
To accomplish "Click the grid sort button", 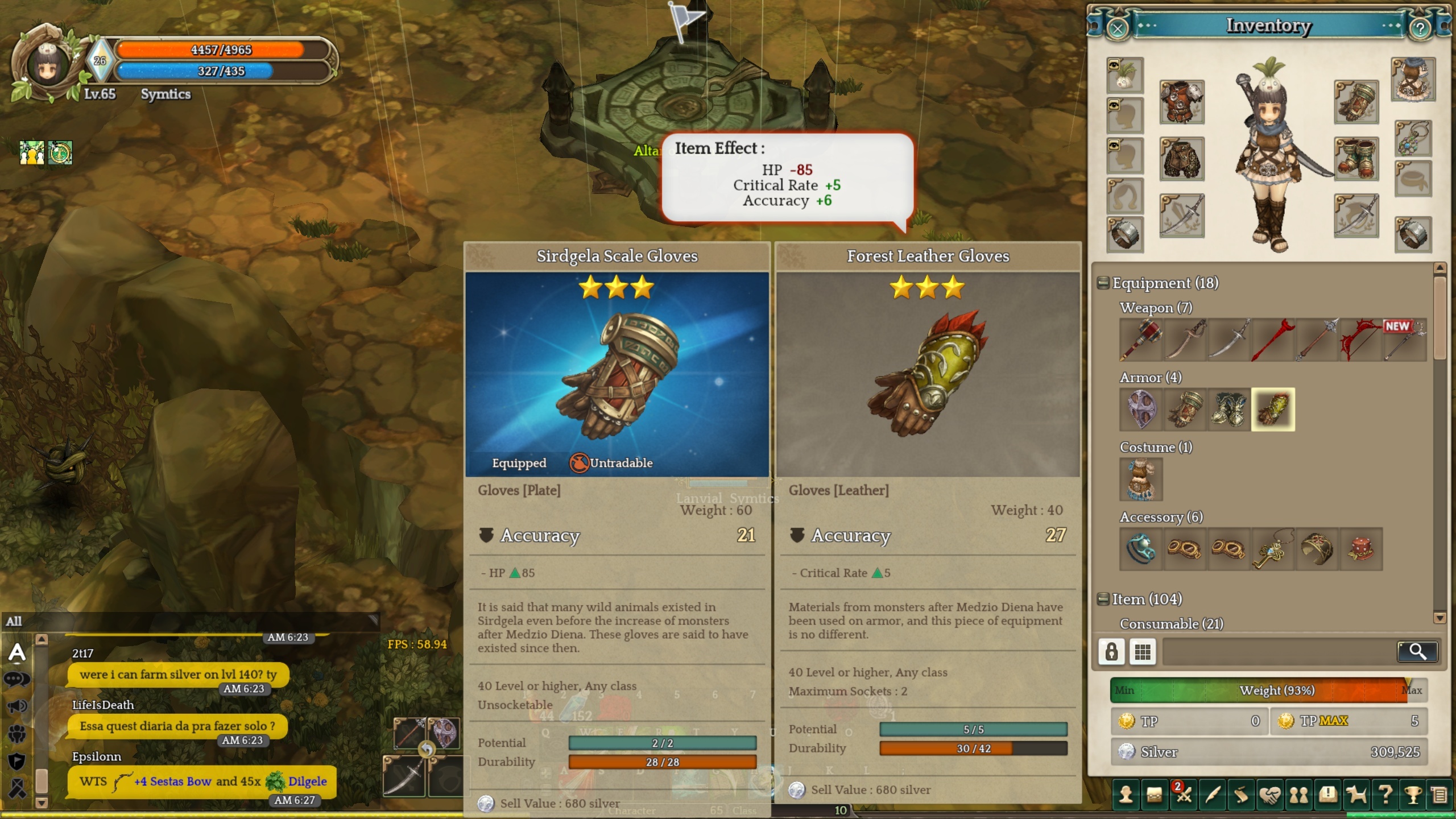I will coord(1143,652).
